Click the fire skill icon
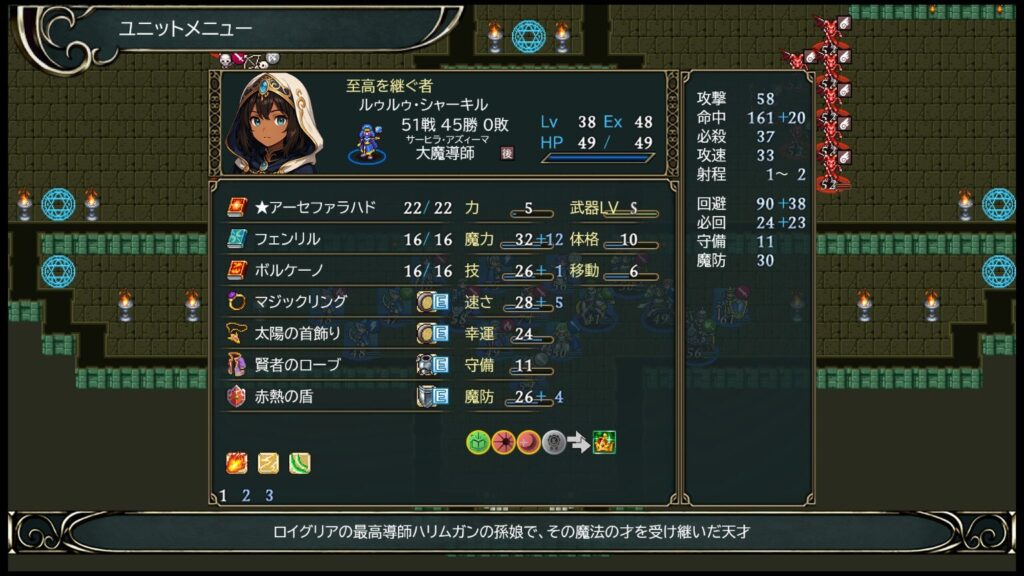This screenshot has width=1024, height=576. 236,463
